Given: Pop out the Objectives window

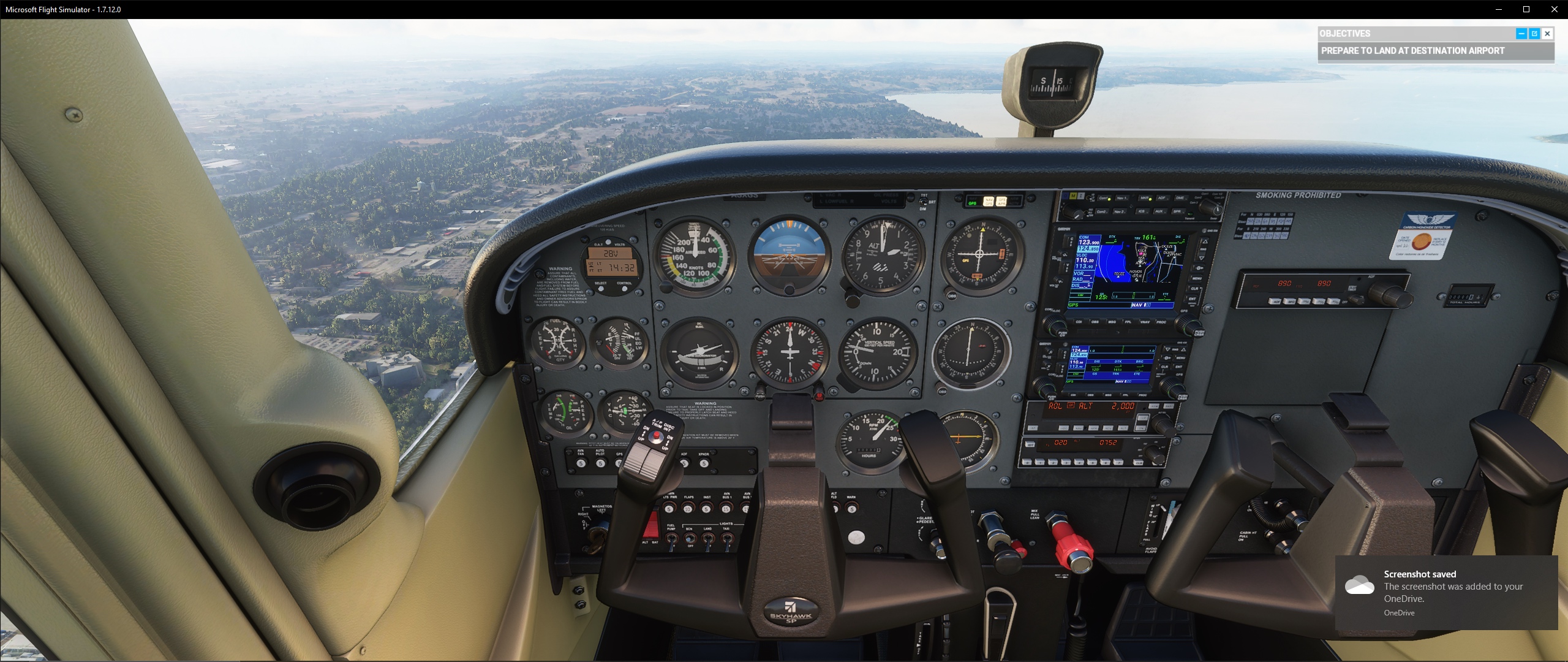Looking at the screenshot, I should [x=1535, y=34].
